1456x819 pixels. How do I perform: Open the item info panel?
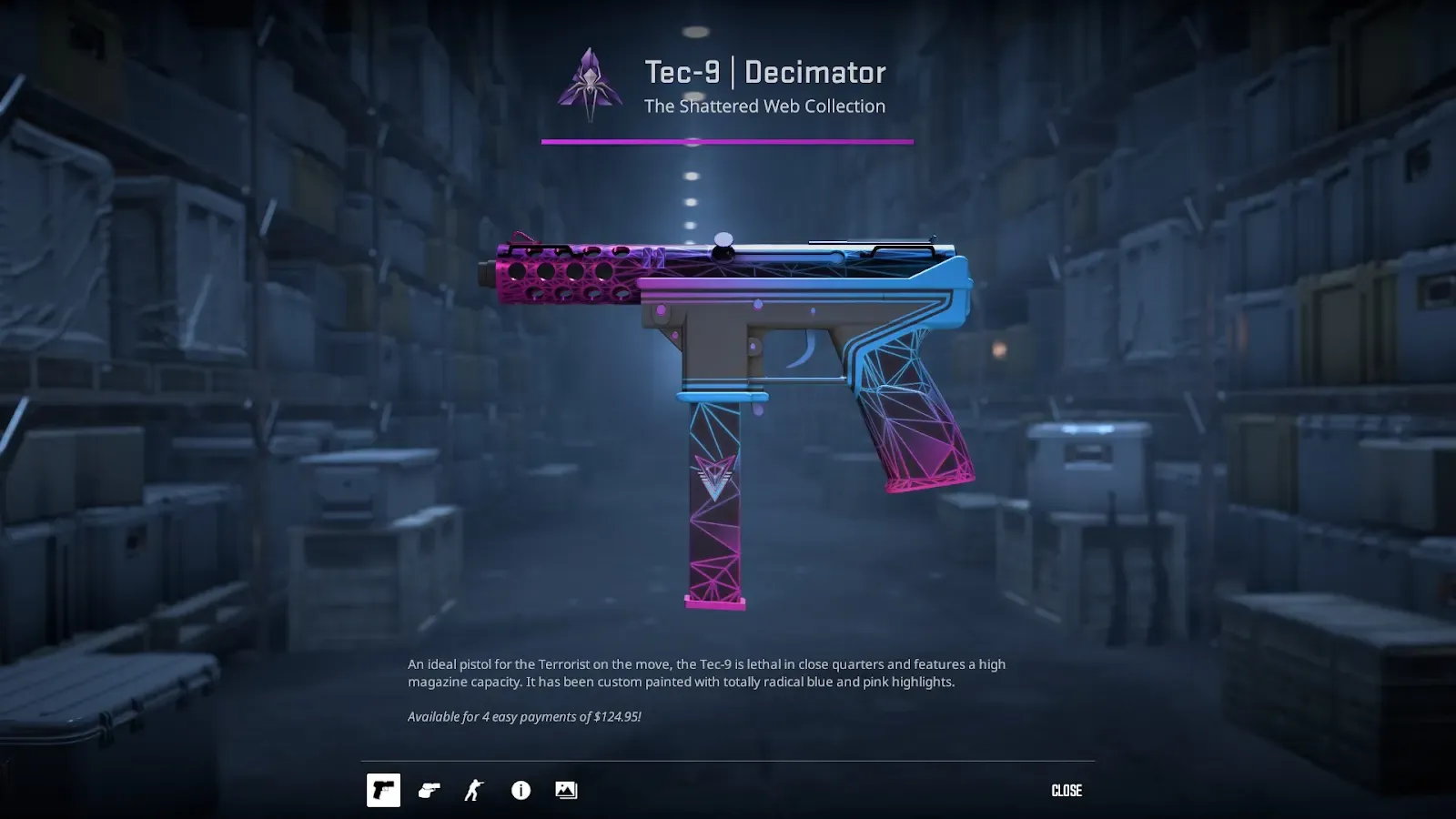pyautogui.click(x=521, y=790)
